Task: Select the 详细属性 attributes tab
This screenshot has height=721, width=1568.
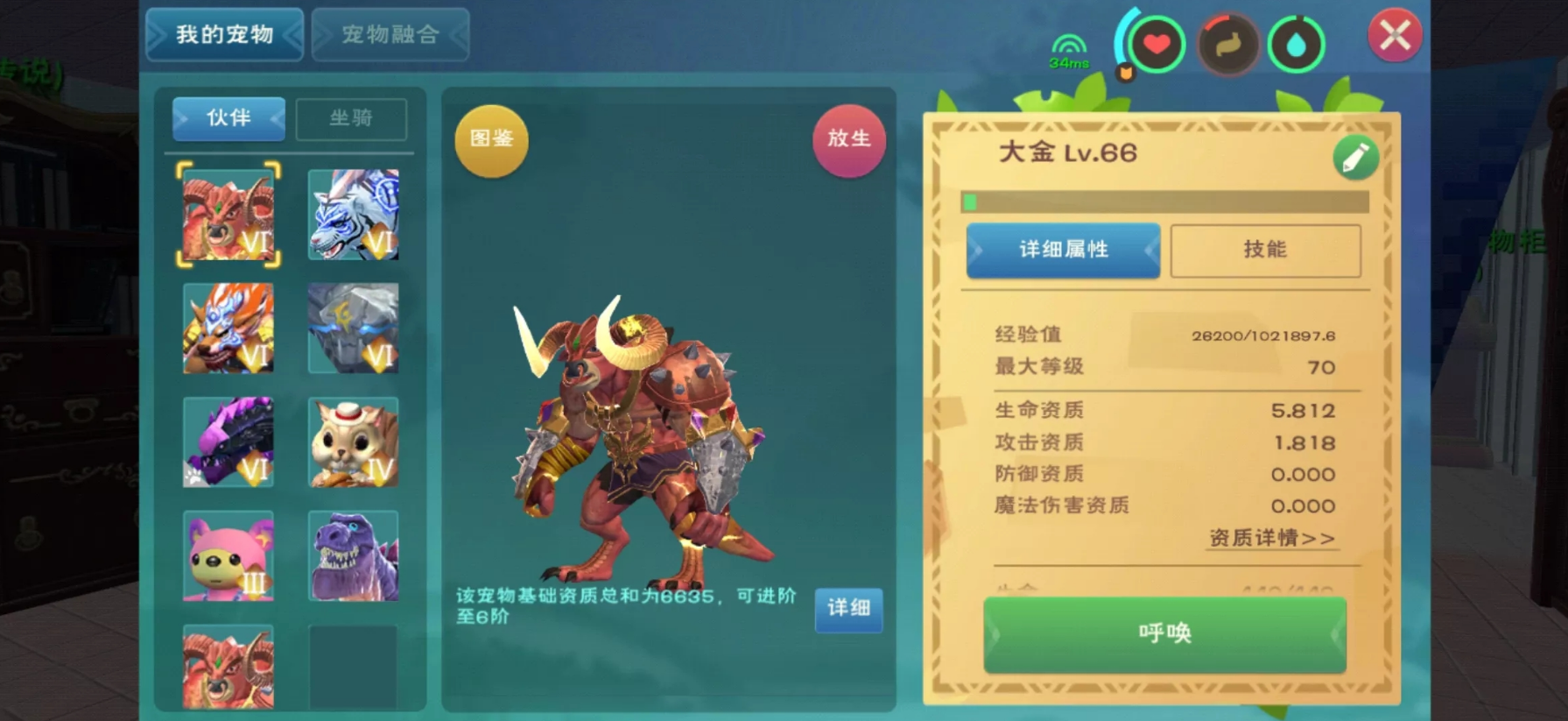Action: point(1064,250)
